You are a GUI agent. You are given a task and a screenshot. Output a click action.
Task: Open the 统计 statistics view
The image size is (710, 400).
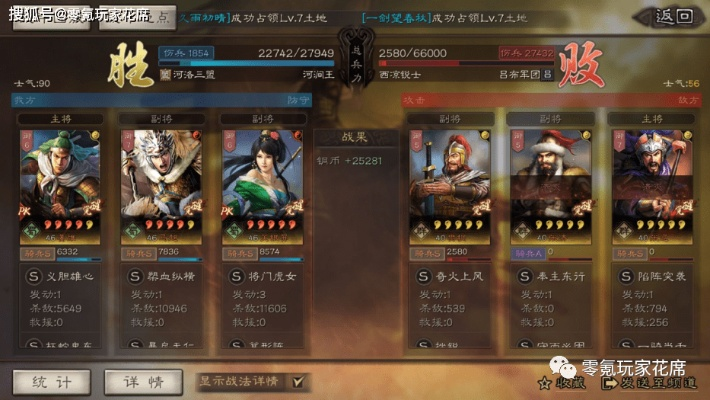point(50,382)
